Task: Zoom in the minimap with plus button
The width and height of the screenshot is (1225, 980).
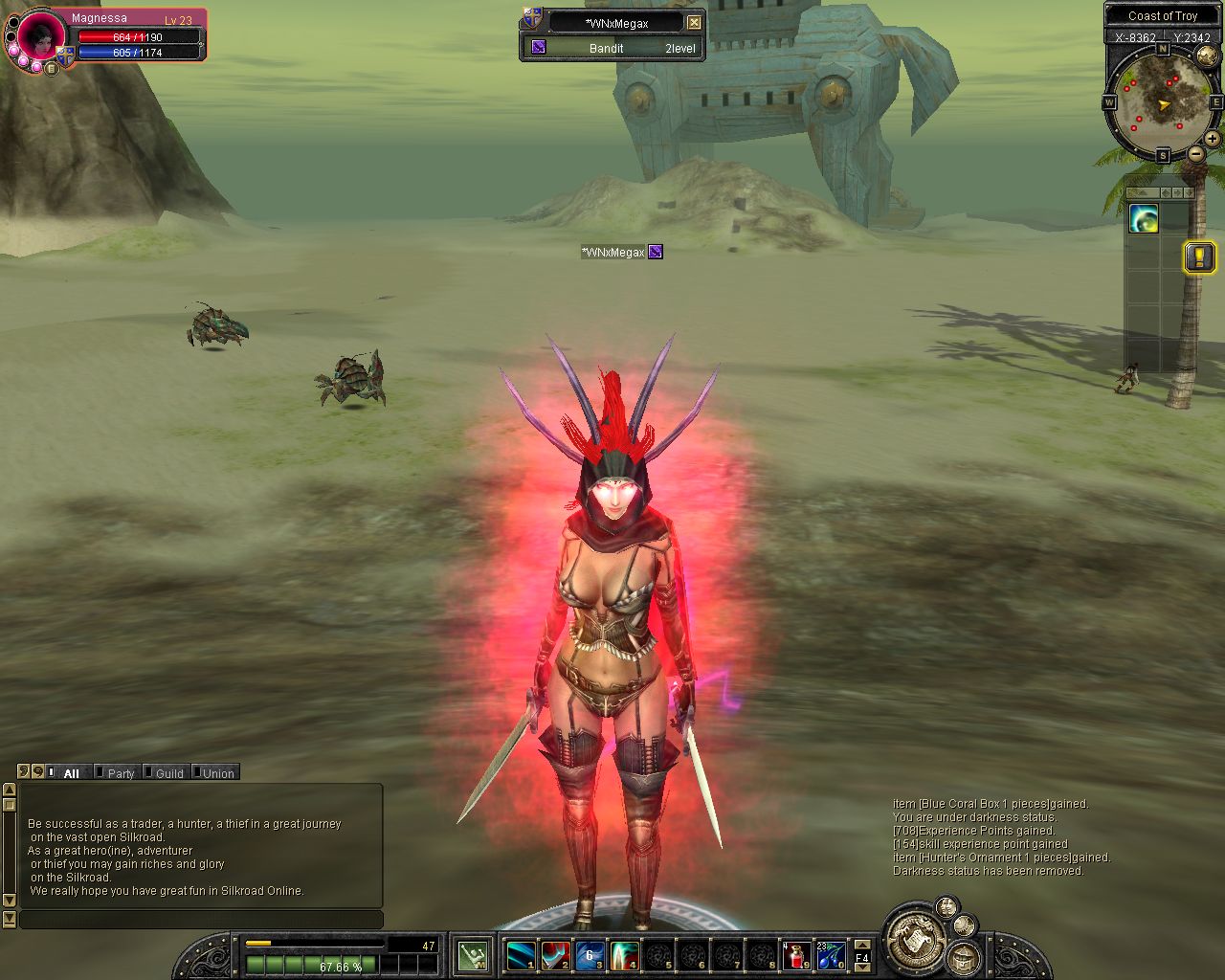Action: 1212,139
